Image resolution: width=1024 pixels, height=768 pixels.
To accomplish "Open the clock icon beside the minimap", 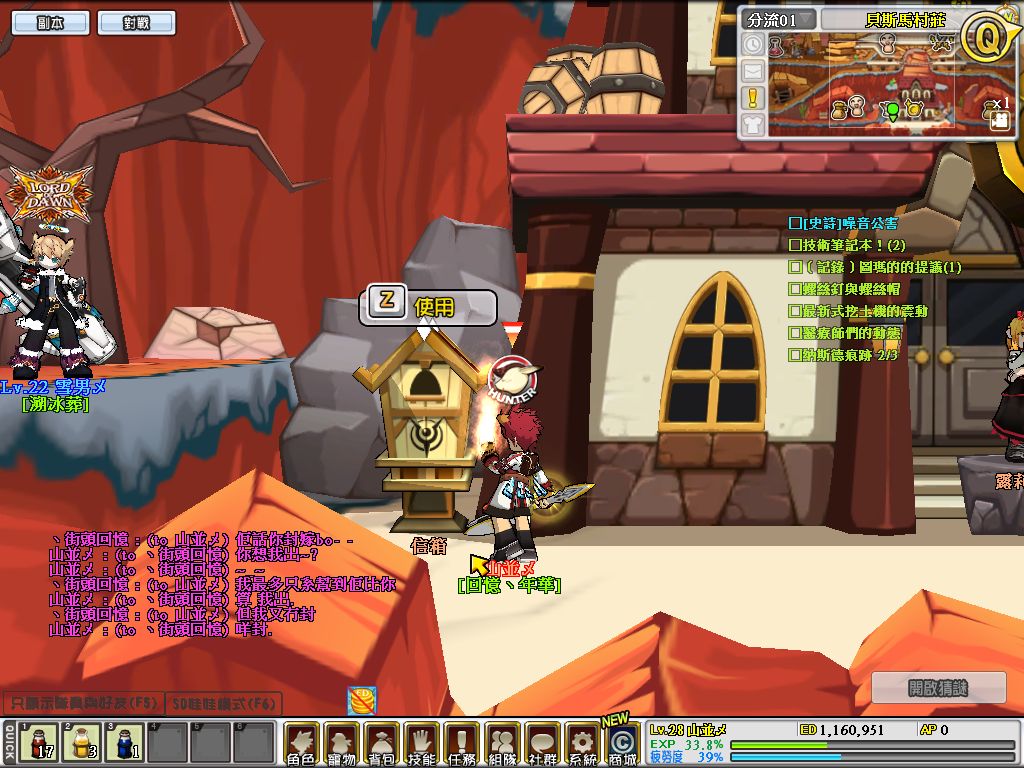I will click(753, 45).
